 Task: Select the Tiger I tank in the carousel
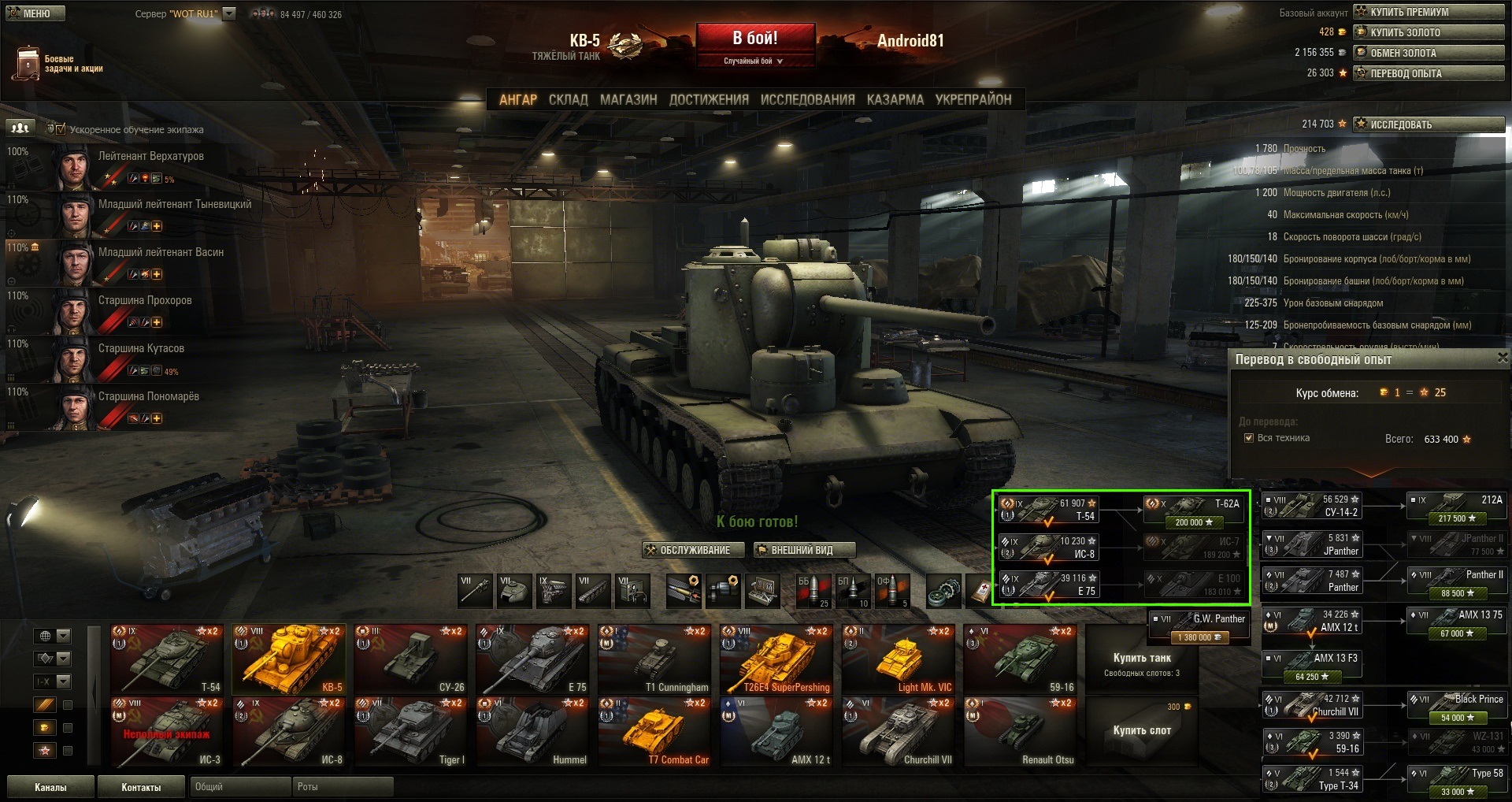tap(411, 732)
